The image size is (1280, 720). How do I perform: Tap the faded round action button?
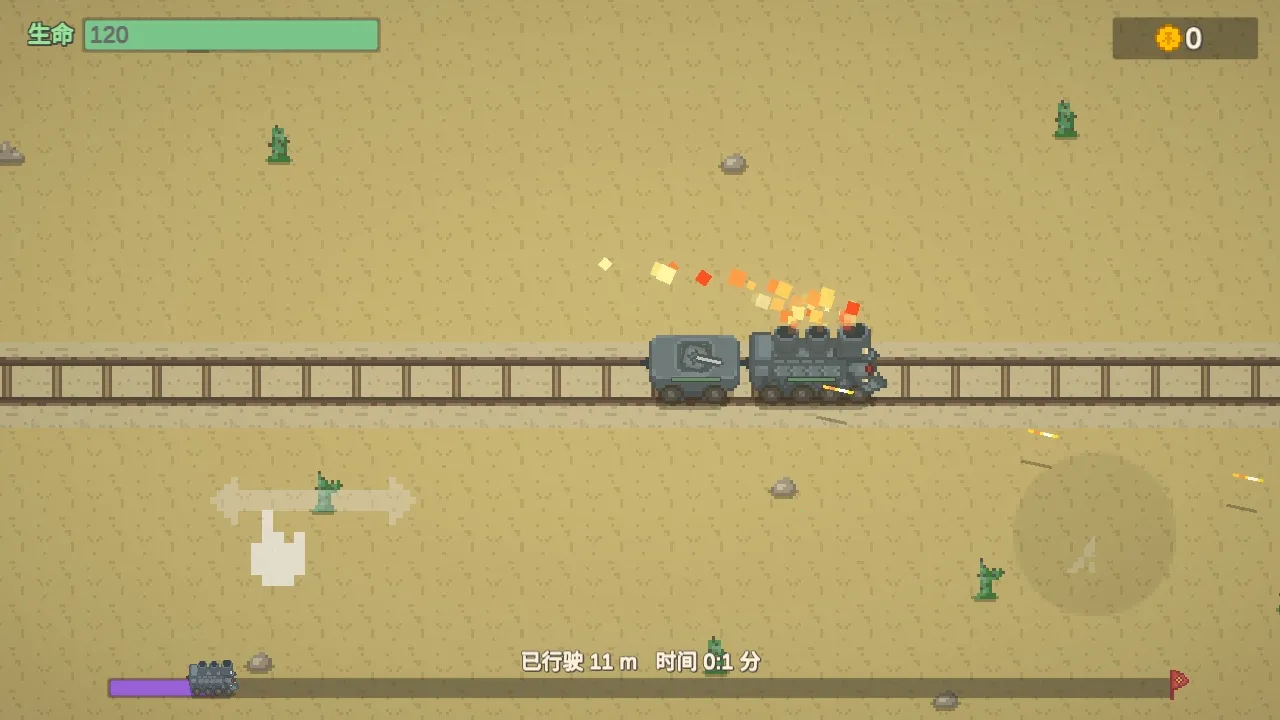[1094, 534]
